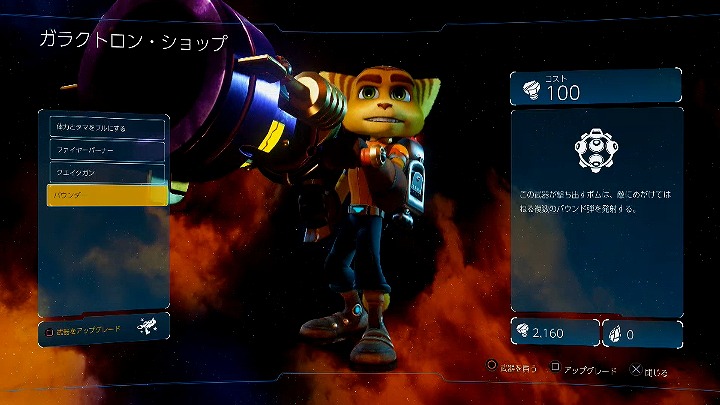Choose the ファイヤーバーナー weapon entry
Image resolution: width=720 pixels, height=405 pixels.
[x=105, y=150]
